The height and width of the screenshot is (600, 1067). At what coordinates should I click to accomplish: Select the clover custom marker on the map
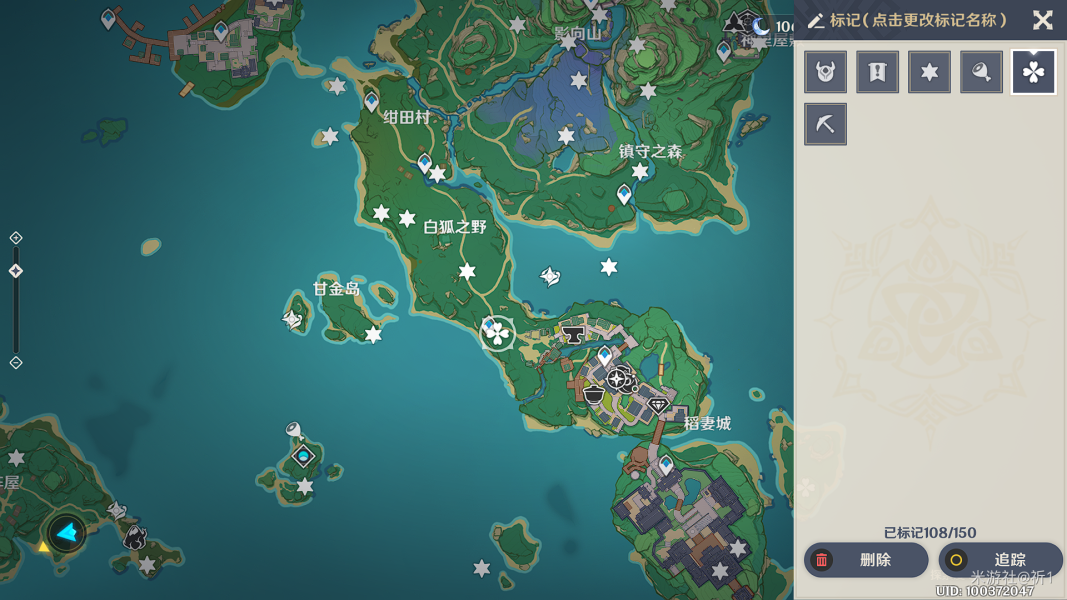(x=497, y=333)
